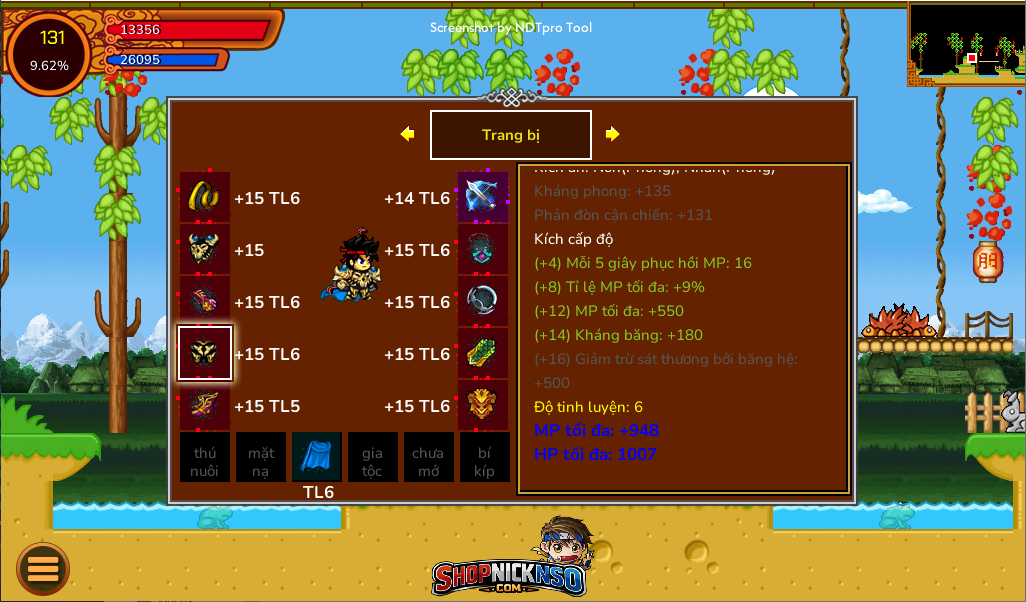Select the golden coiled rope equipment slot
The height and width of the screenshot is (602, 1026).
click(x=205, y=197)
